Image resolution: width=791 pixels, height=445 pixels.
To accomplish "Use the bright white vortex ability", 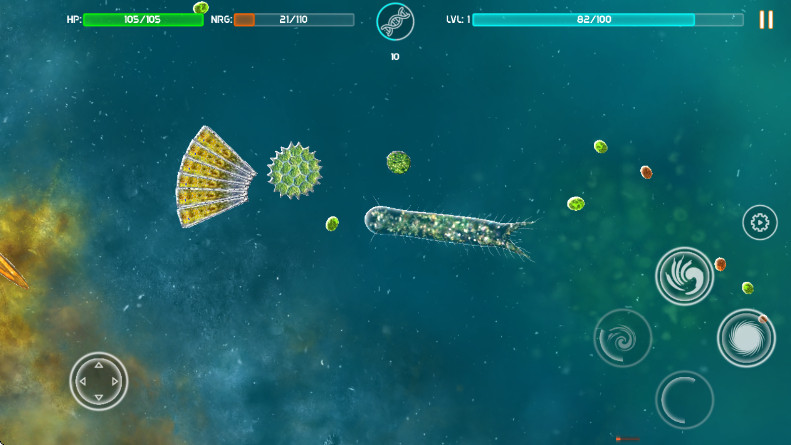I will pyautogui.click(x=745, y=338).
